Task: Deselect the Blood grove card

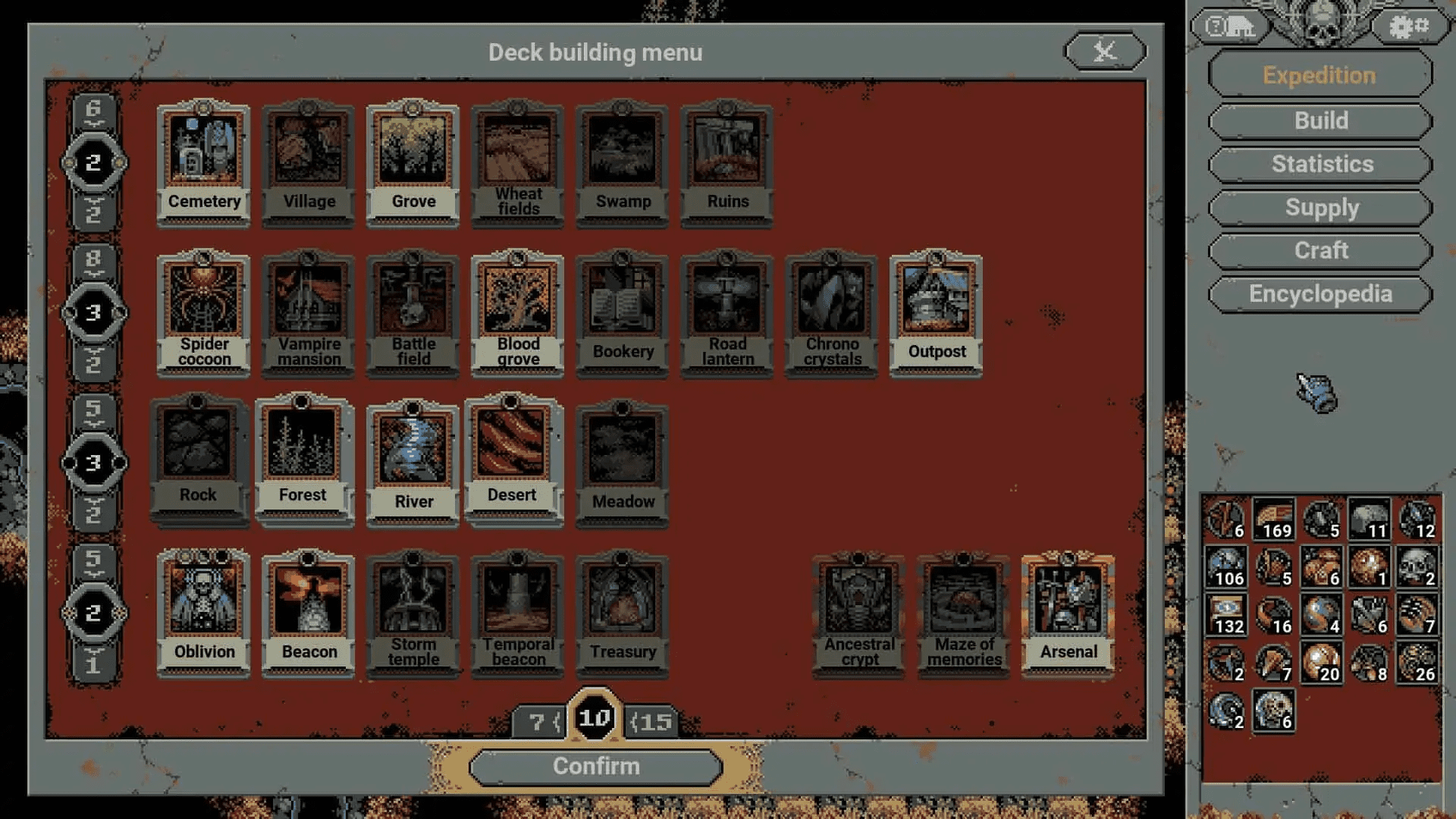Action: [517, 311]
